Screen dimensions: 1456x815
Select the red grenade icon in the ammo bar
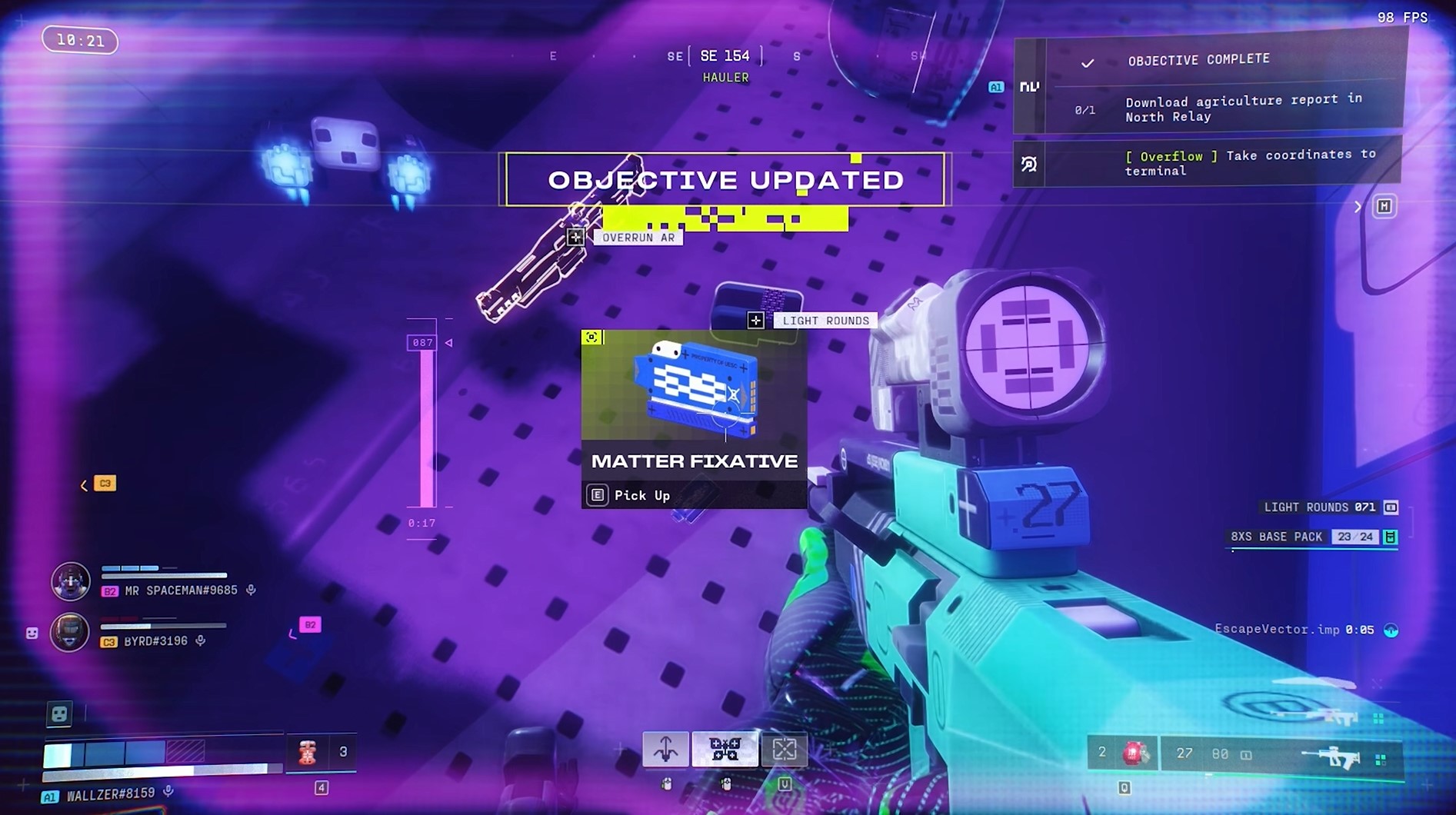[1133, 753]
